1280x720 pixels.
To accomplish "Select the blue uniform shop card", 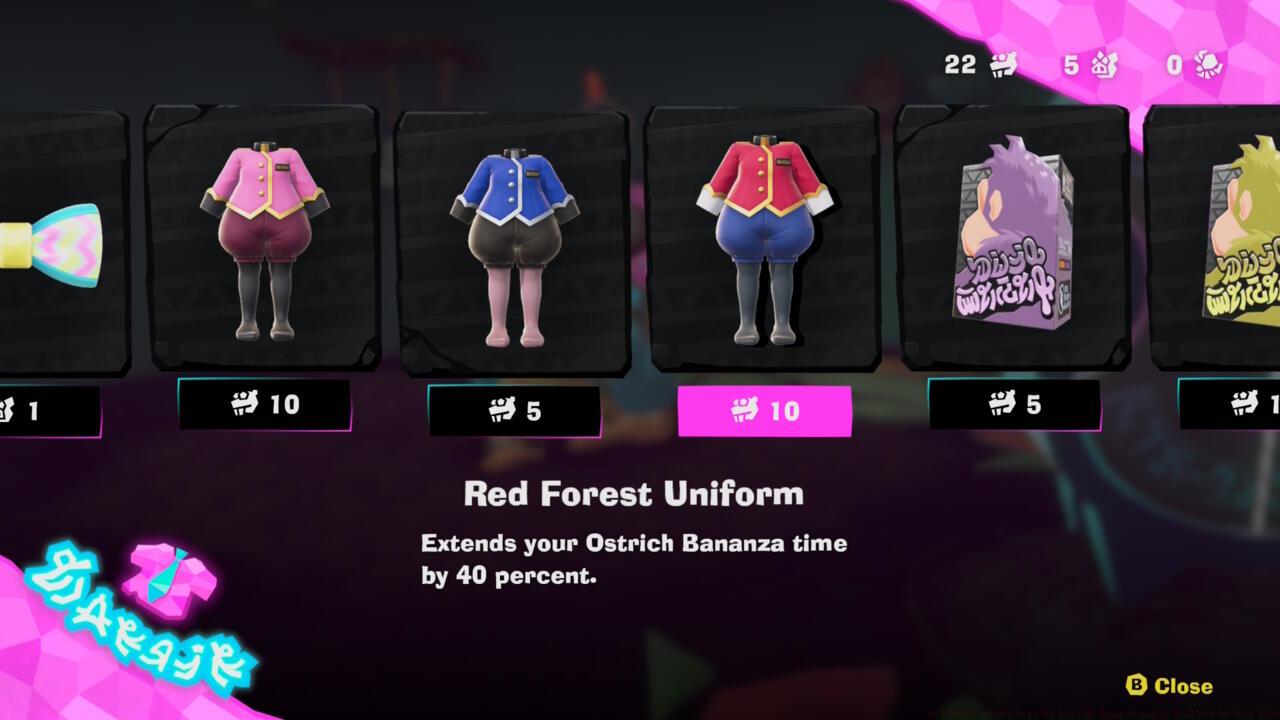I will (512, 237).
